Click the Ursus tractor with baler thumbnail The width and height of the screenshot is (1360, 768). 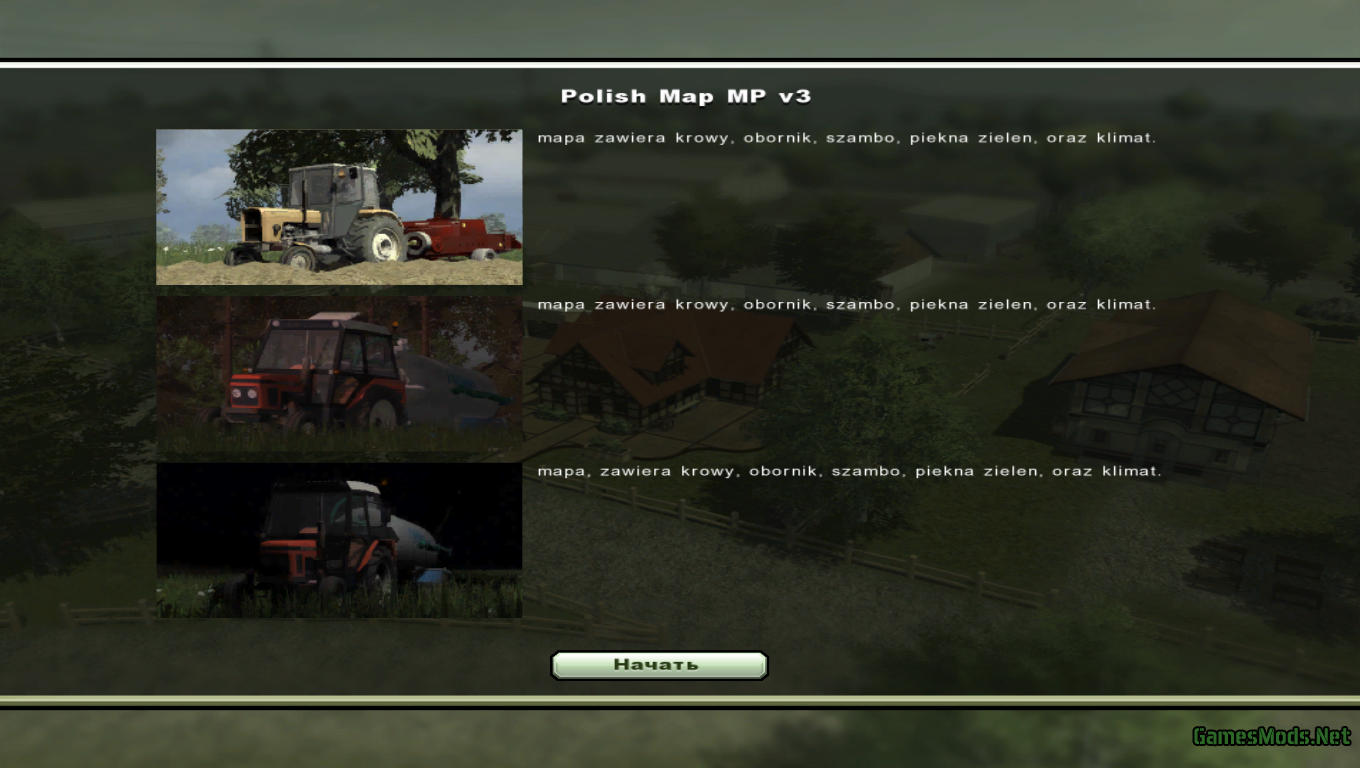(338, 206)
